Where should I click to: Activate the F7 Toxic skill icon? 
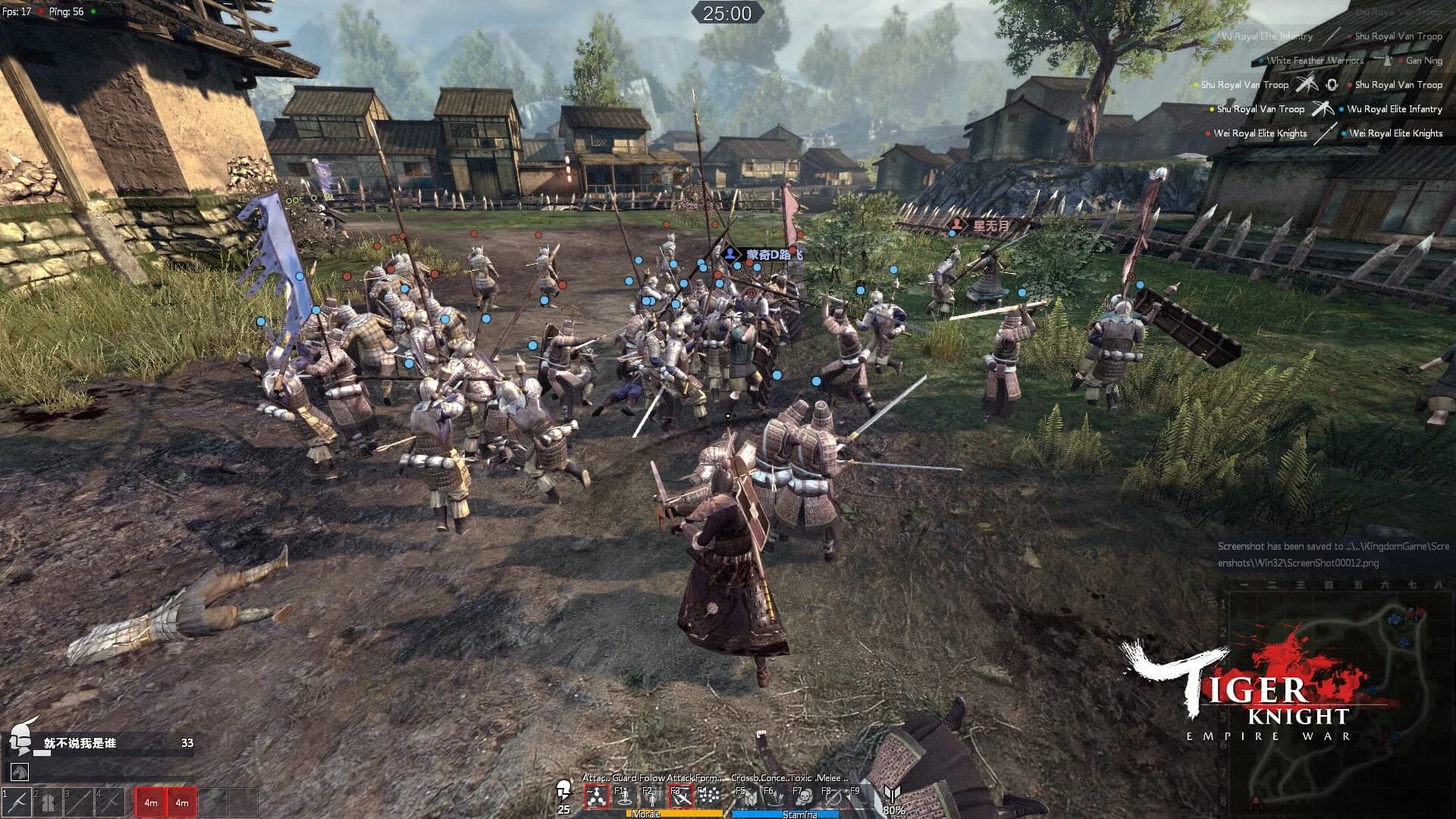[x=806, y=797]
